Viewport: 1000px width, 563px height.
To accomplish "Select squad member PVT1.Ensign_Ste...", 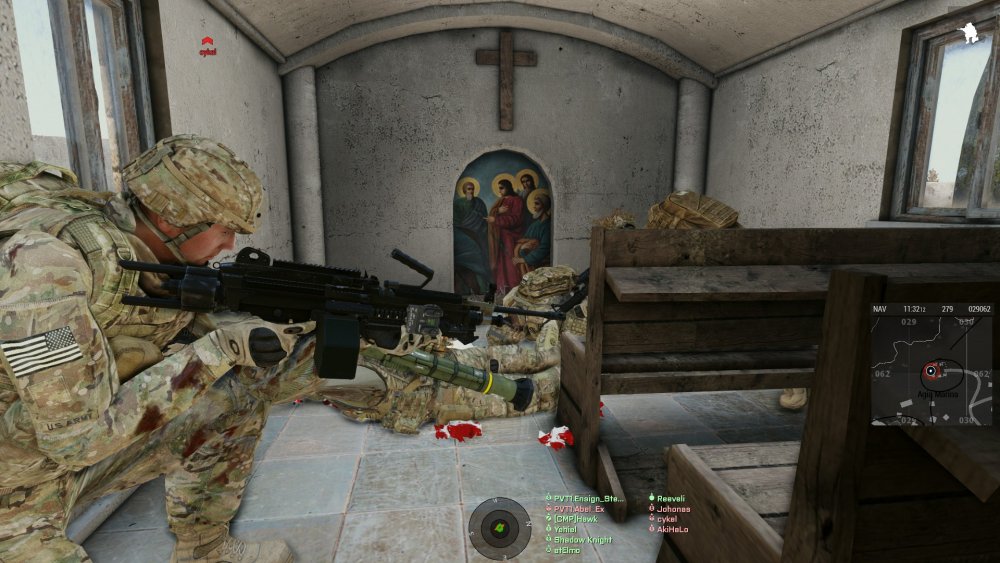I will 589,498.
